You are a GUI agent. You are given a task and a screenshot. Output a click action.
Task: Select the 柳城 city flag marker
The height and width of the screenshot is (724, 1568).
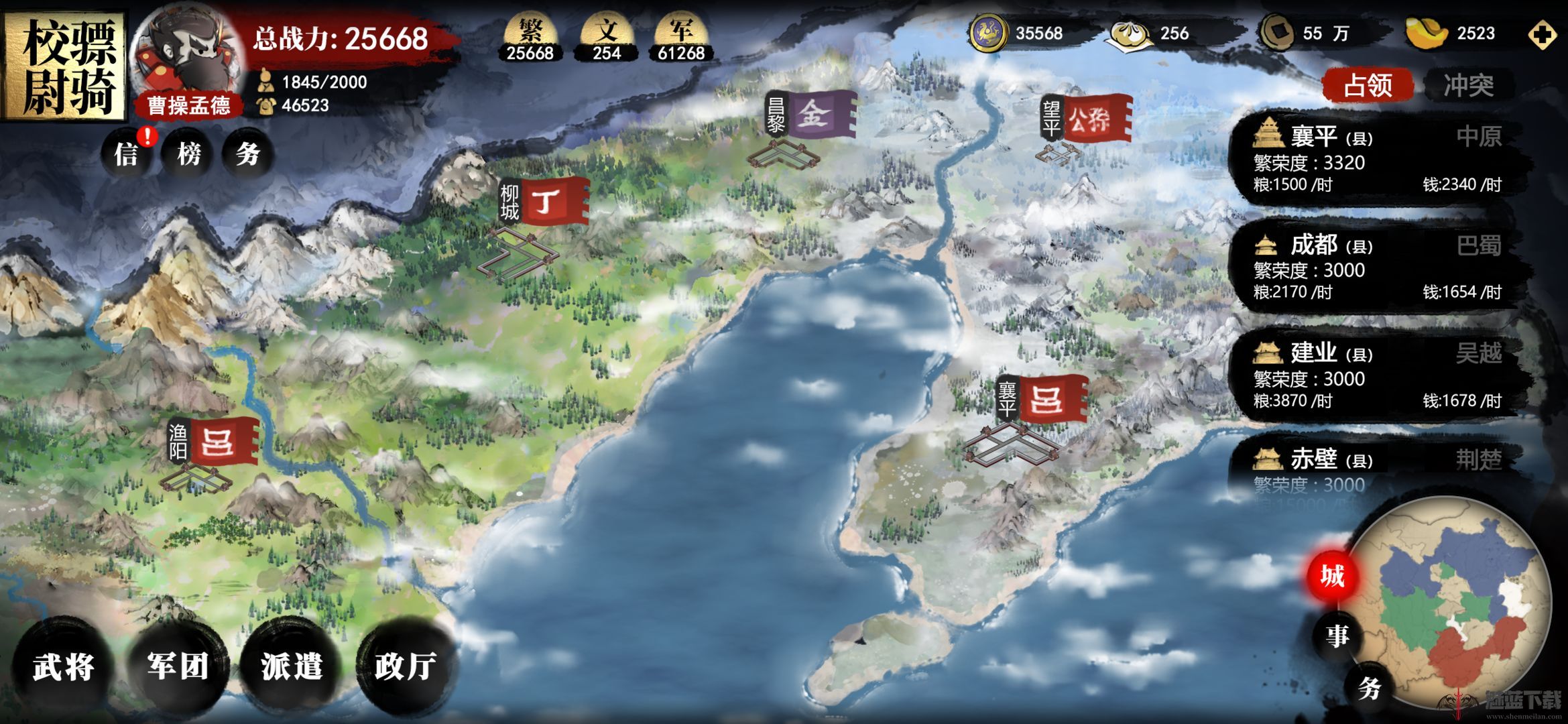click(544, 202)
